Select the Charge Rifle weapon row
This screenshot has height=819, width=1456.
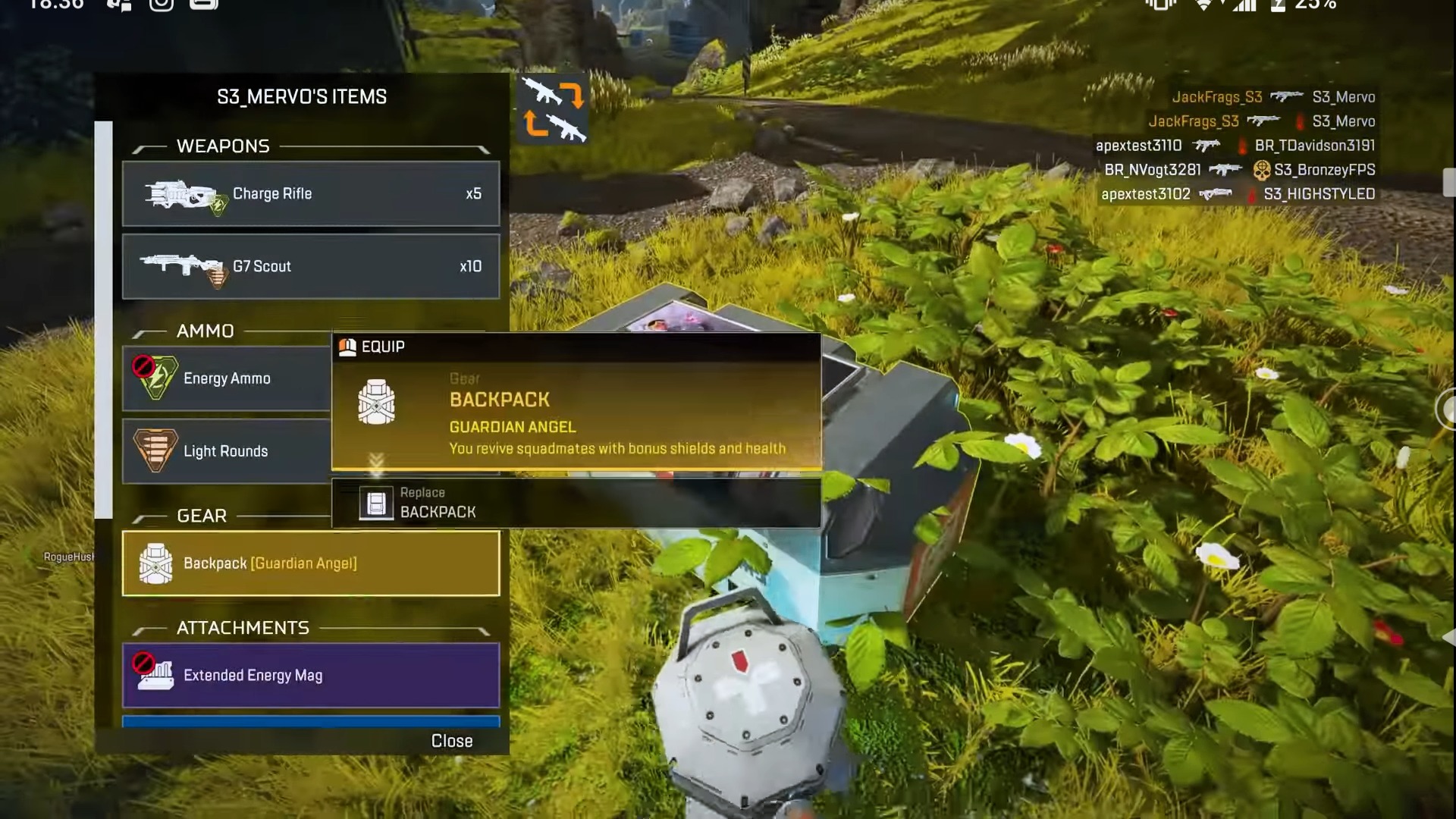click(x=311, y=193)
